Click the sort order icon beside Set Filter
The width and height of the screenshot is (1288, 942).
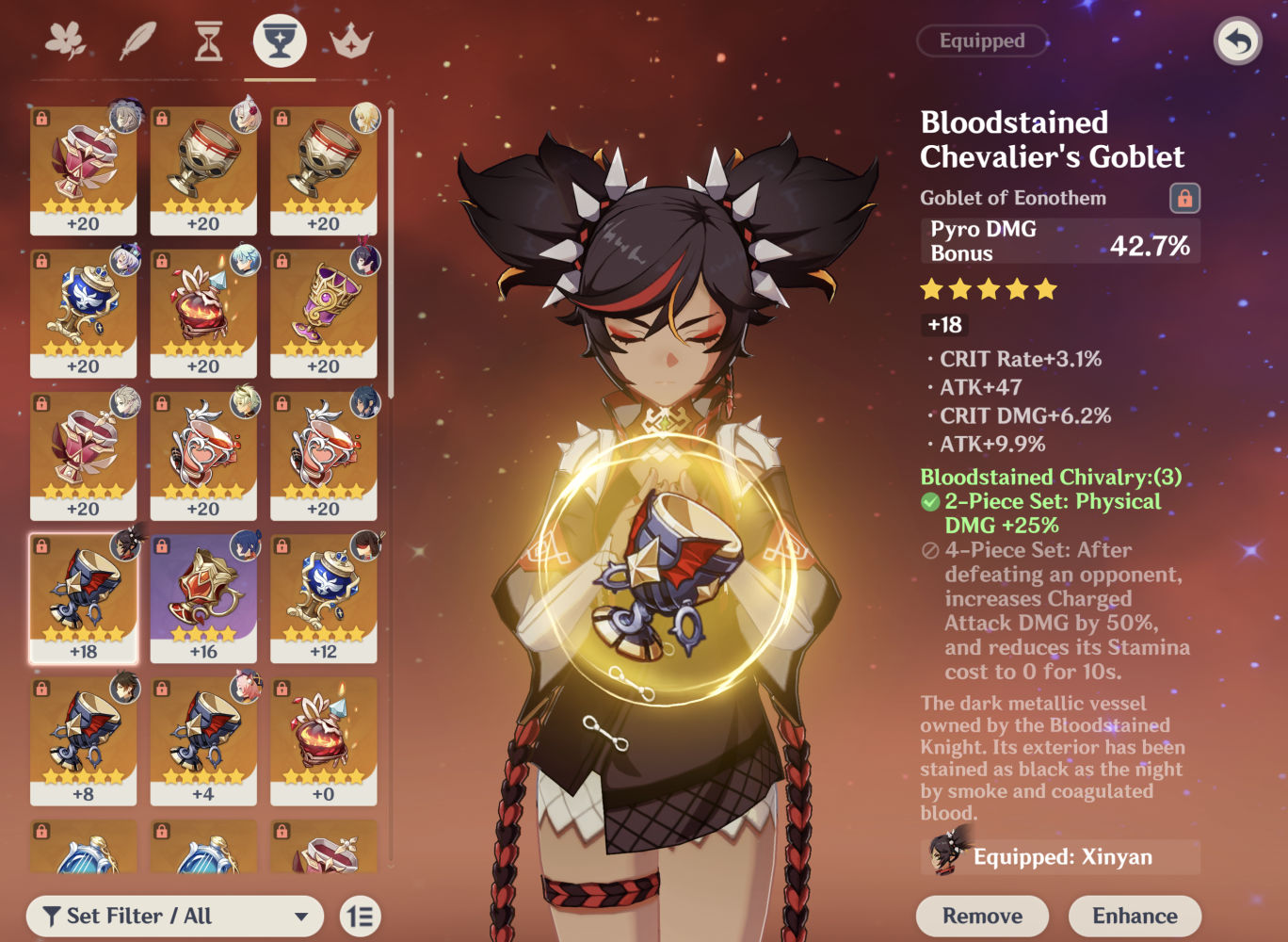(360, 915)
